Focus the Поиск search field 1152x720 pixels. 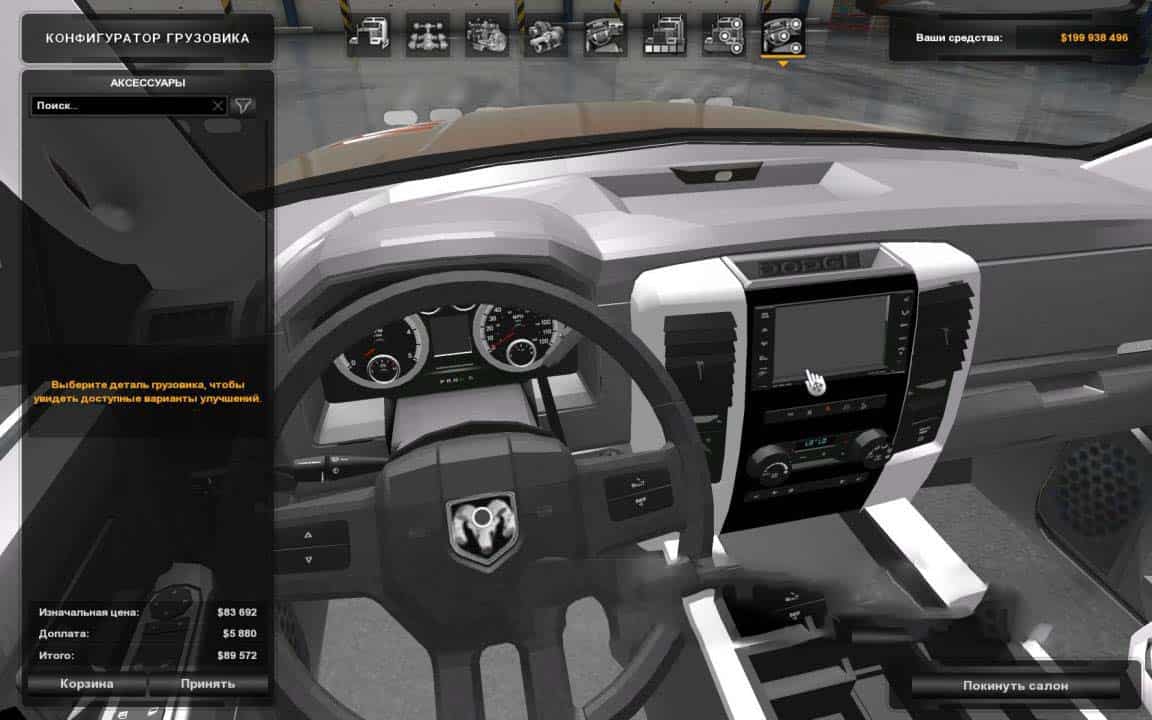point(122,105)
